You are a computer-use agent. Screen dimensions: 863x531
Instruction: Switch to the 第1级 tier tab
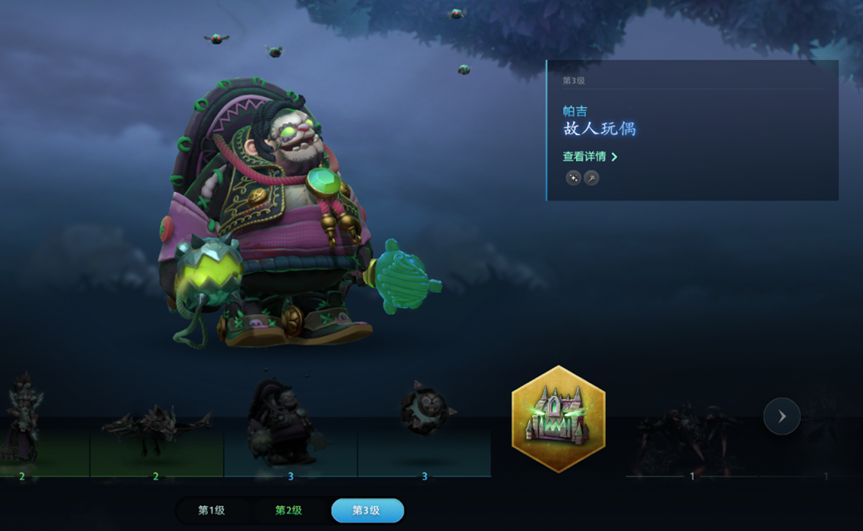(x=211, y=510)
